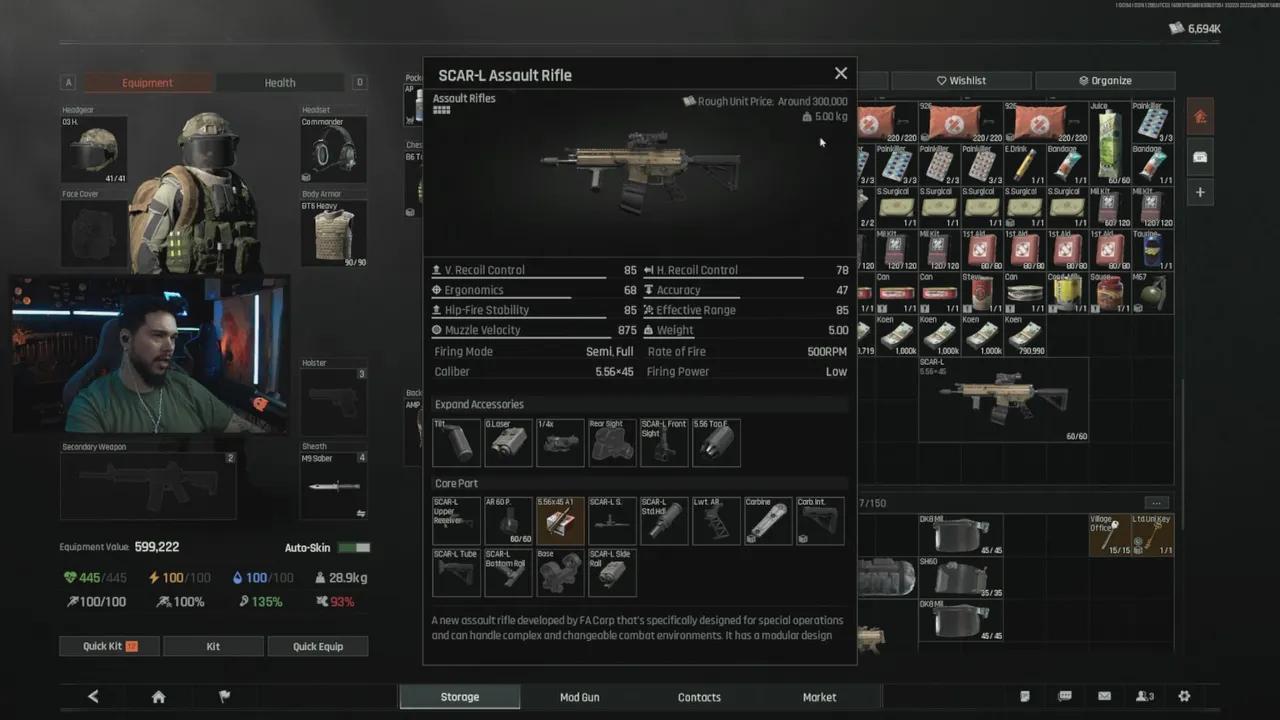The image size is (1280, 720).
Task: Select the Equipment tab
Action: pyautogui.click(x=148, y=83)
